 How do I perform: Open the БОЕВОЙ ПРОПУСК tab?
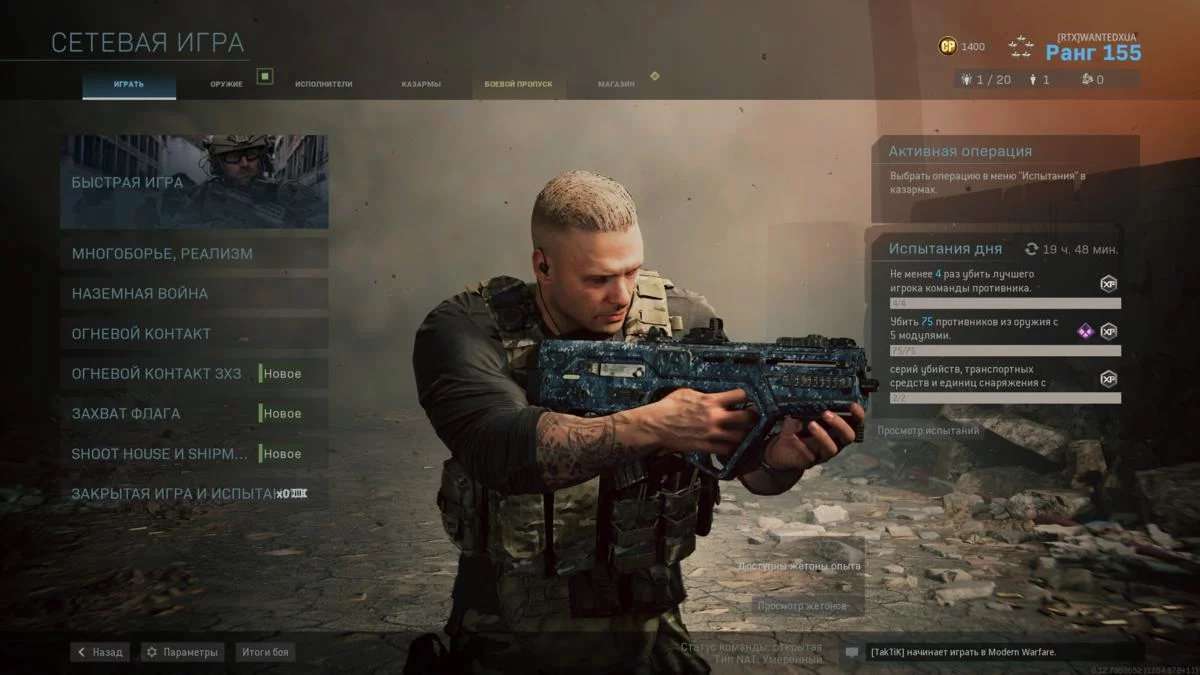coord(518,84)
